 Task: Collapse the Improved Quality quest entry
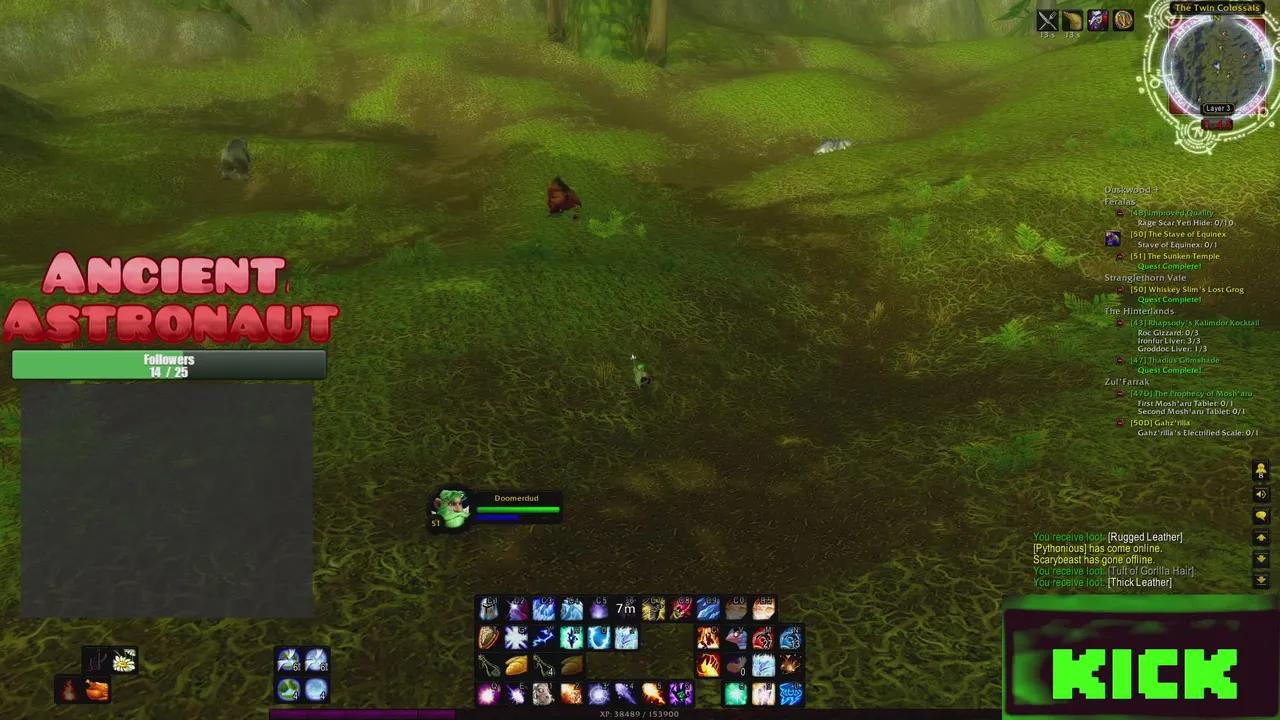click(x=1119, y=212)
